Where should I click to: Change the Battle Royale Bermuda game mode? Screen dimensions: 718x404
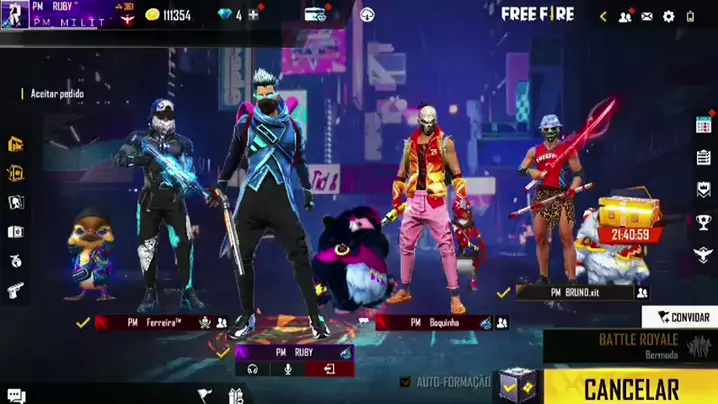pyautogui.click(x=630, y=346)
